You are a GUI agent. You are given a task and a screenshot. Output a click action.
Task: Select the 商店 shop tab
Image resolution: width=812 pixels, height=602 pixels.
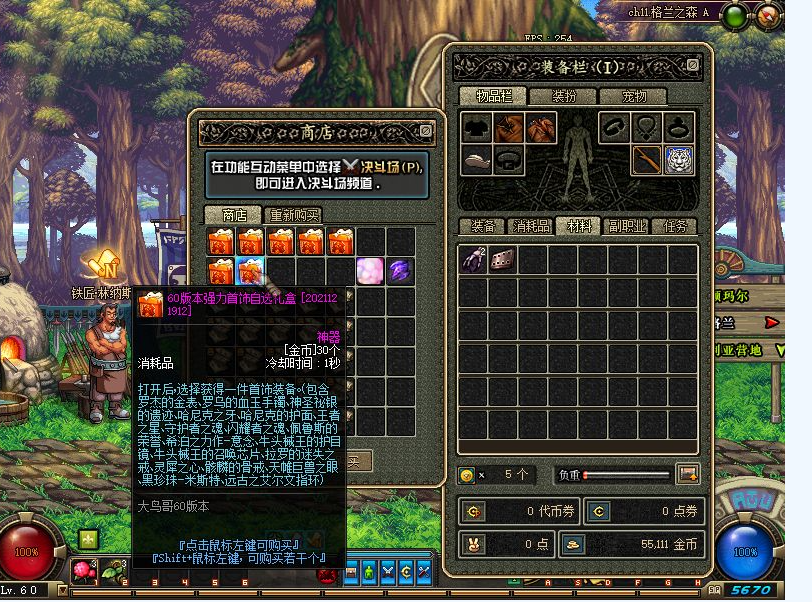click(x=232, y=215)
